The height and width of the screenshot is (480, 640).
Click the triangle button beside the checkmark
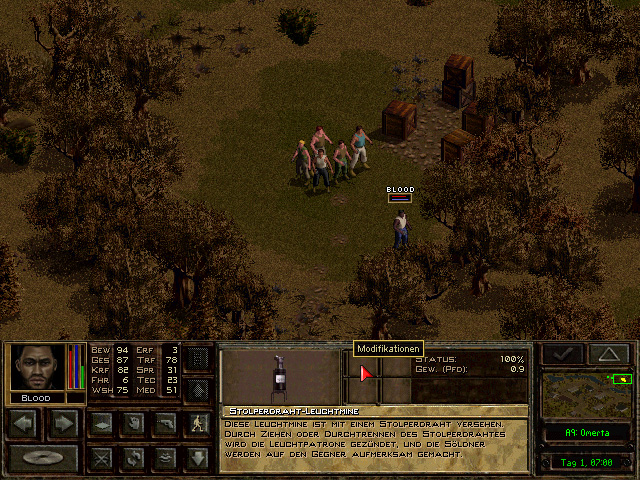[607, 354]
